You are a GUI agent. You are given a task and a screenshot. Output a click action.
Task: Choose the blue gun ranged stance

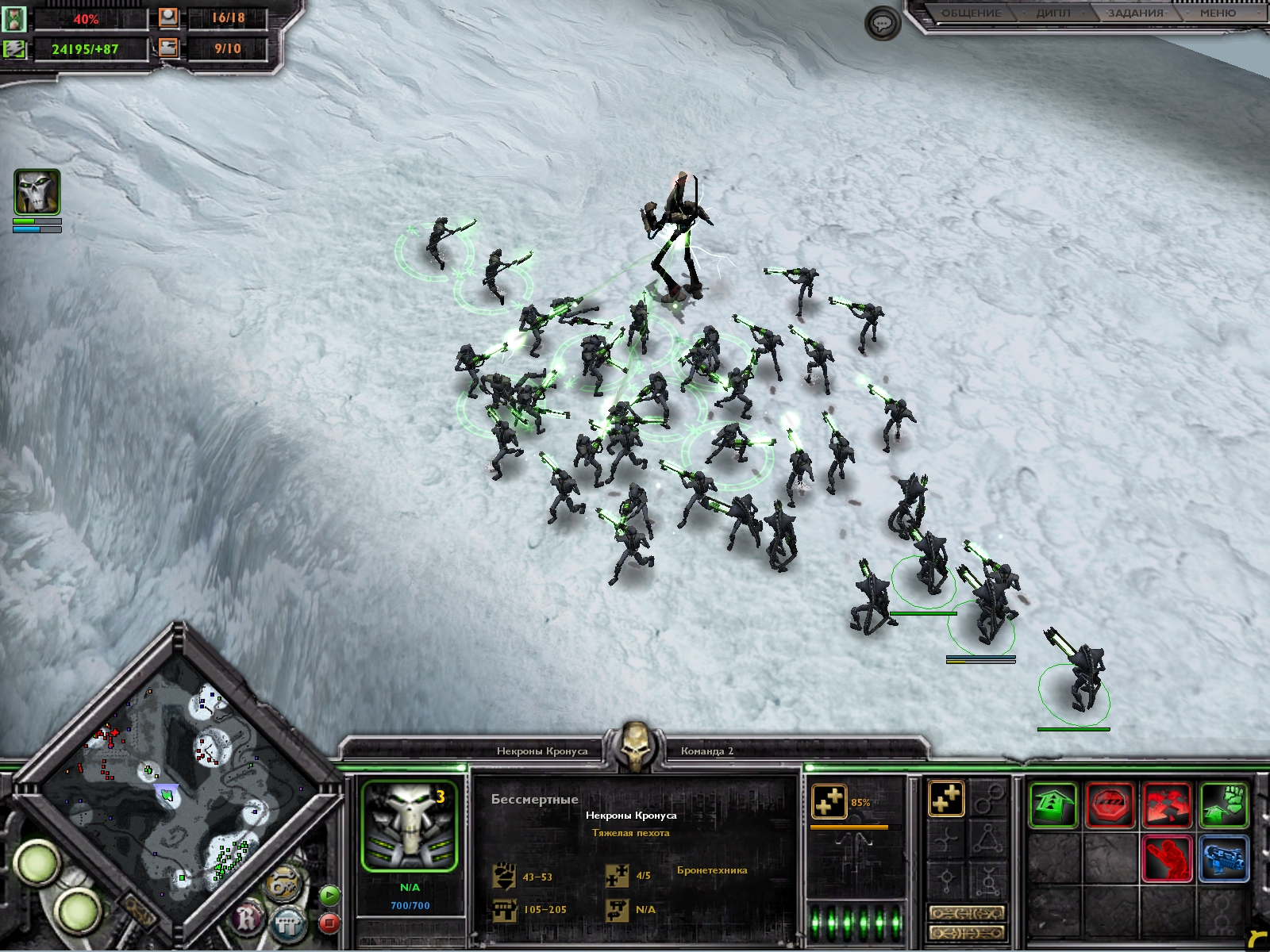[1223, 859]
